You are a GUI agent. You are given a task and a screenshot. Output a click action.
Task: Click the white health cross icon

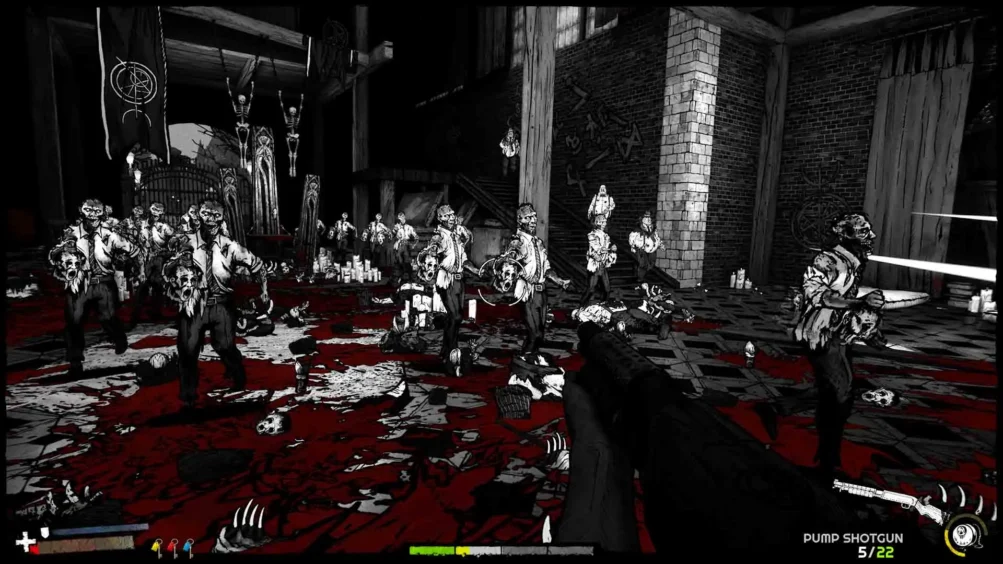click(25, 542)
